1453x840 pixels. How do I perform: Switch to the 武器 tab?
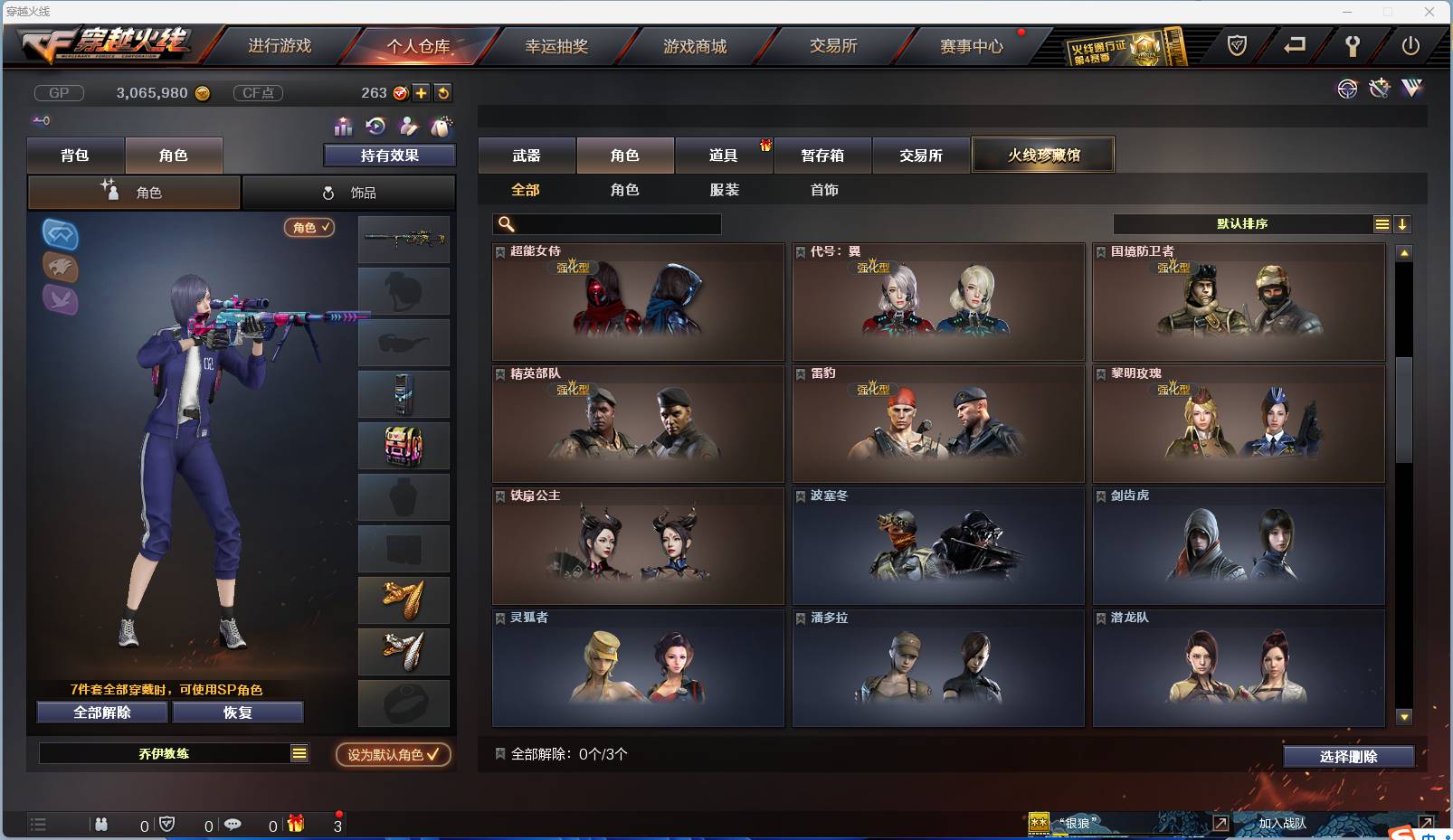point(526,155)
